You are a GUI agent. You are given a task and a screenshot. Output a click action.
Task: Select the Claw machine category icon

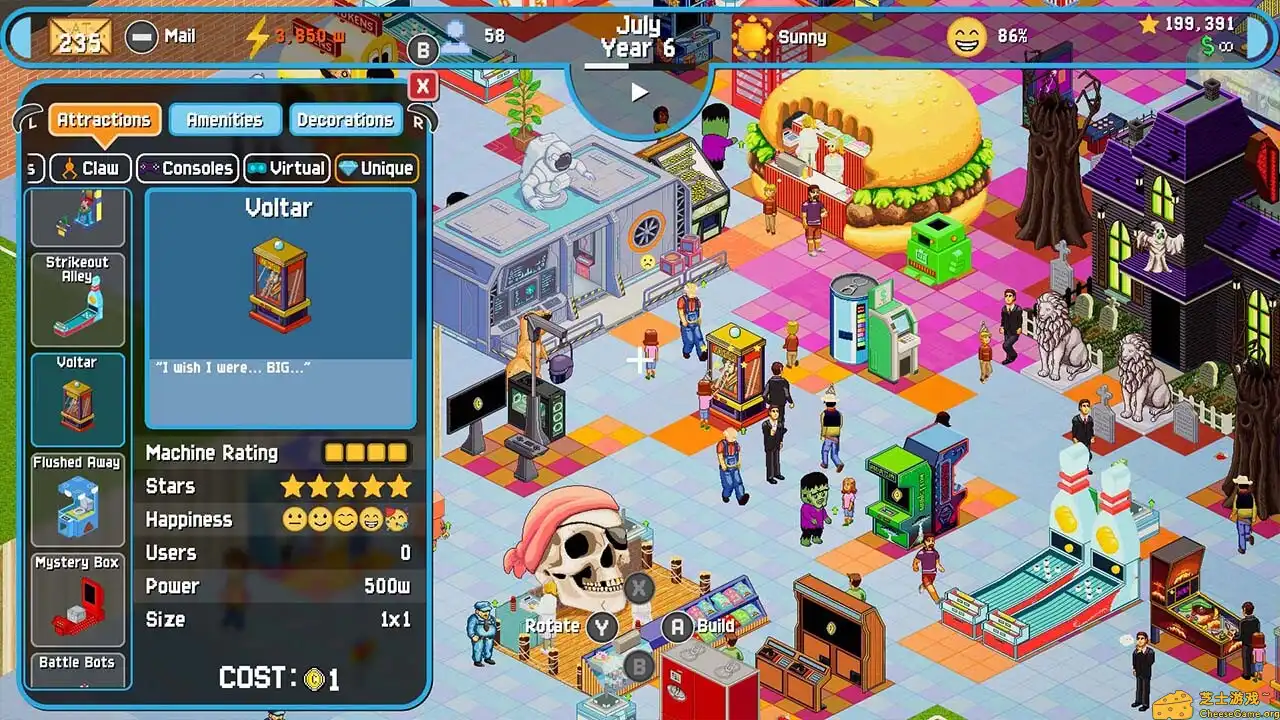(x=69, y=168)
